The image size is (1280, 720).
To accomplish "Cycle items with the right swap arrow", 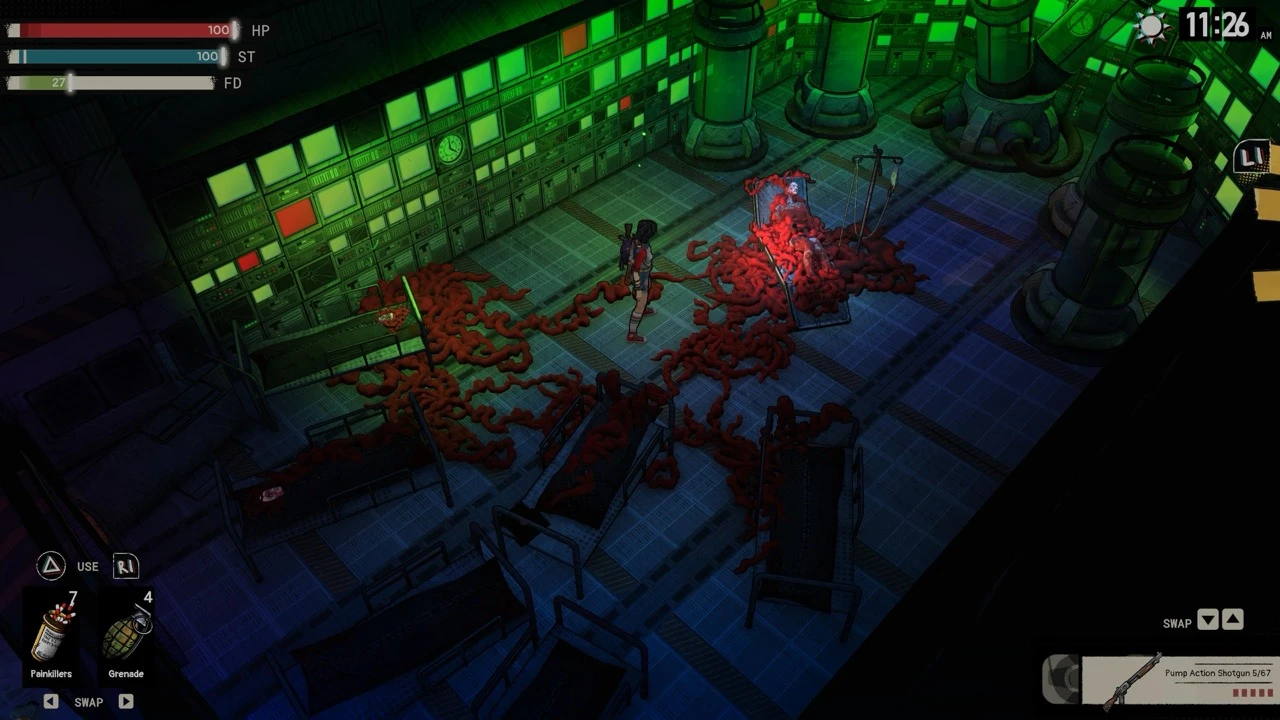I will [x=126, y=702].
